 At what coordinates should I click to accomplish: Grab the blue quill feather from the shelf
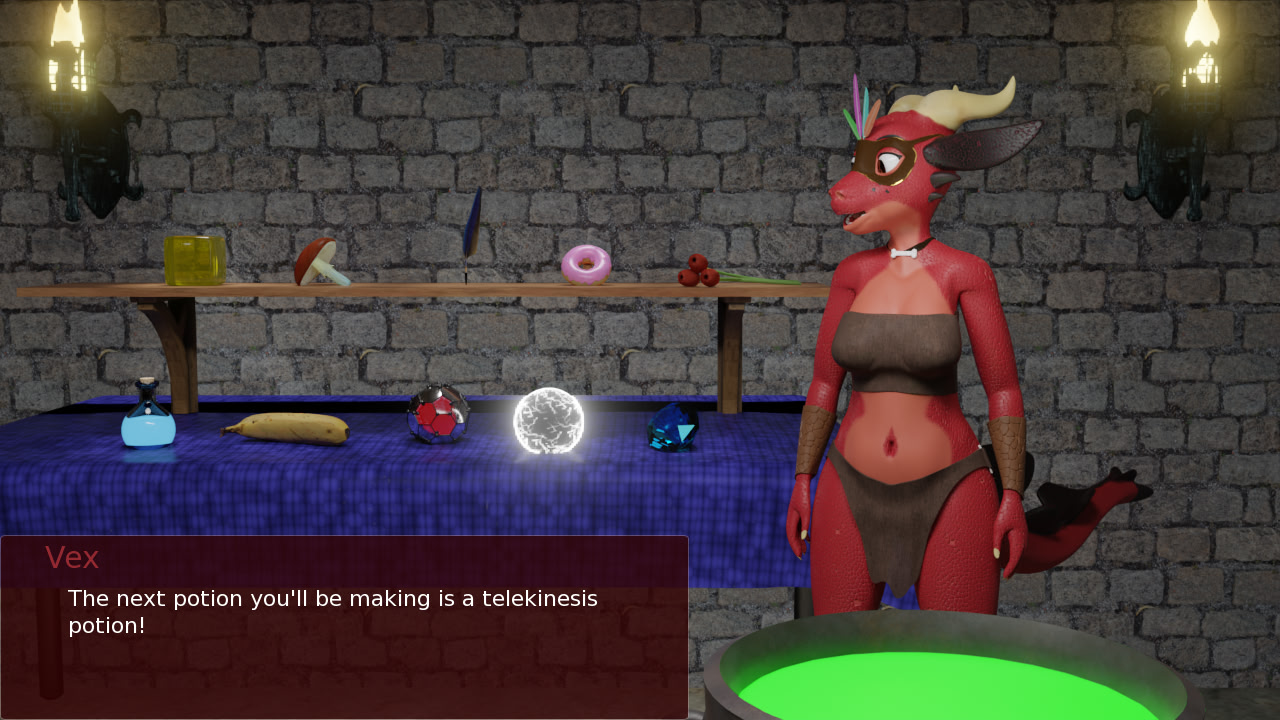click(x=472, y=230)
